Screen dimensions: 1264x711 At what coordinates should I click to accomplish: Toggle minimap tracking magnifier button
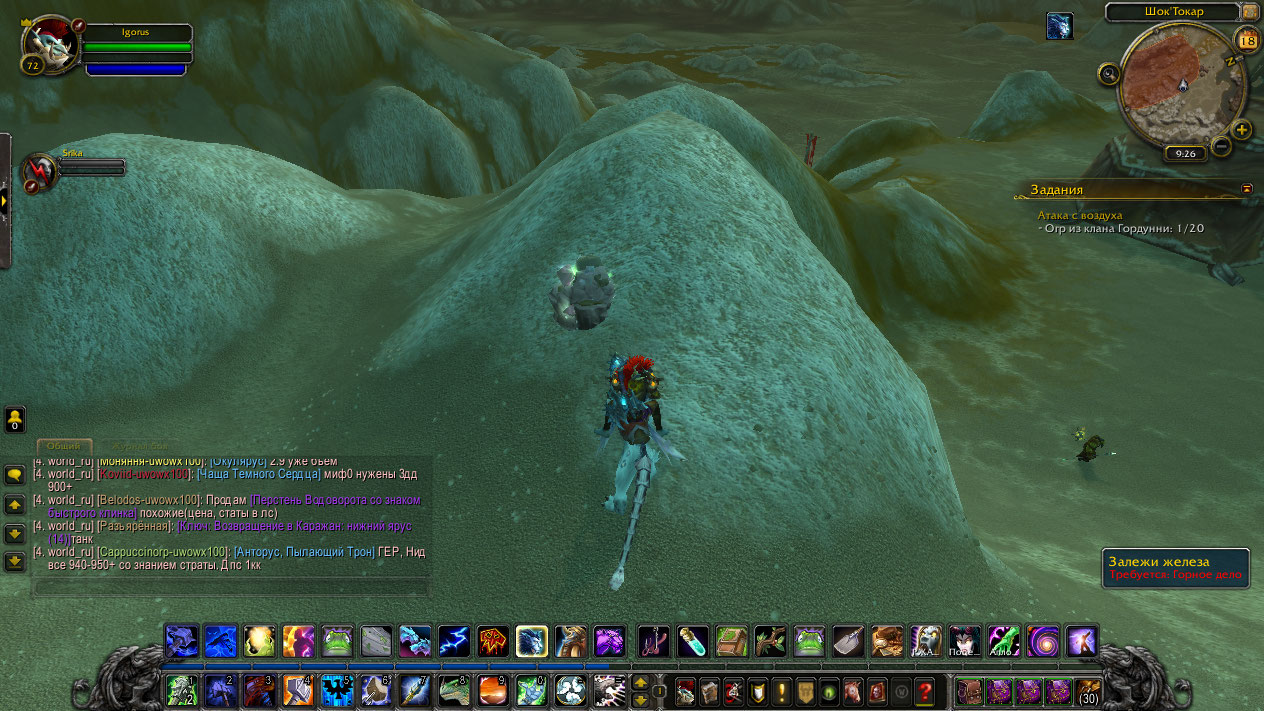(1108, 73)
